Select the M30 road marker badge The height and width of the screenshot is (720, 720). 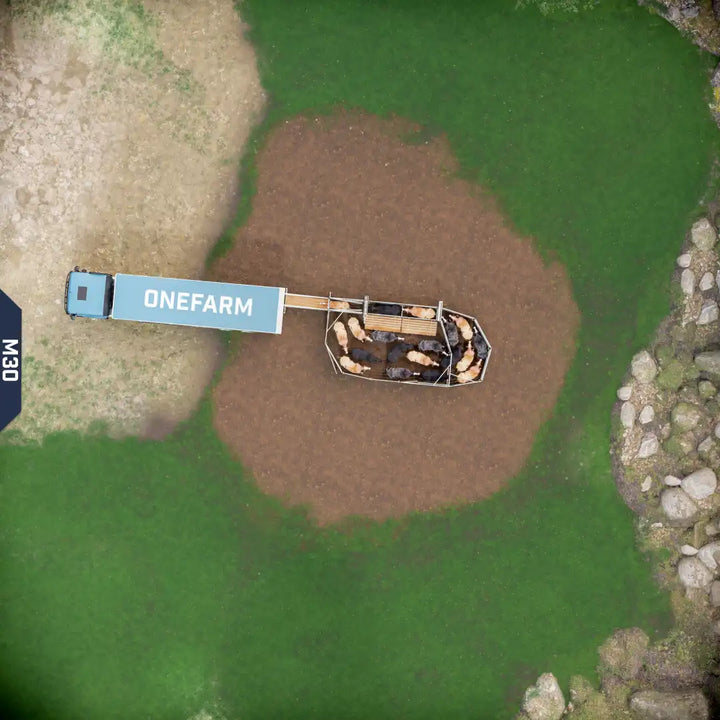tap(9, 360)
